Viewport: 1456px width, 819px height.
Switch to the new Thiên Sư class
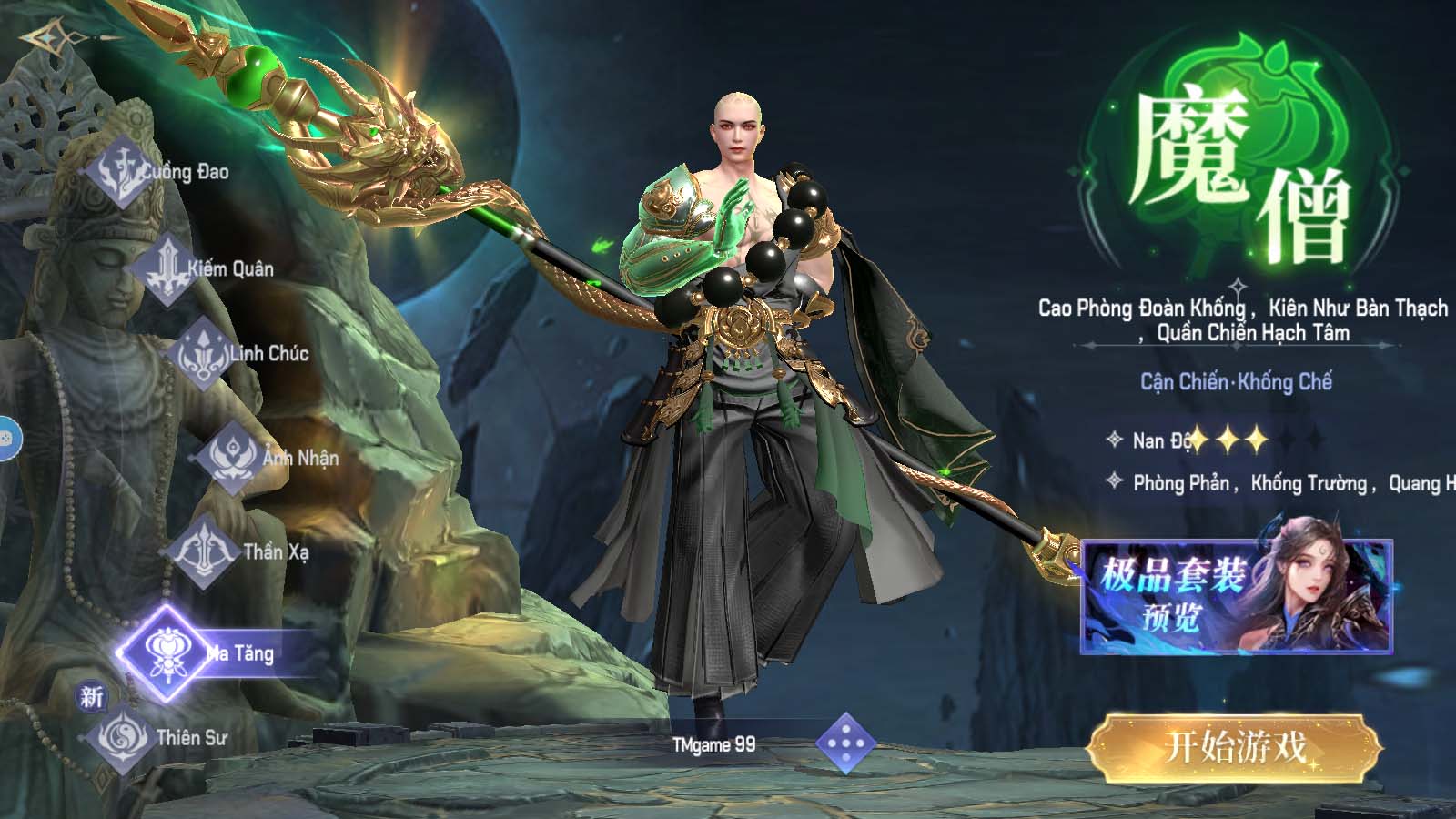pos(123,737)
